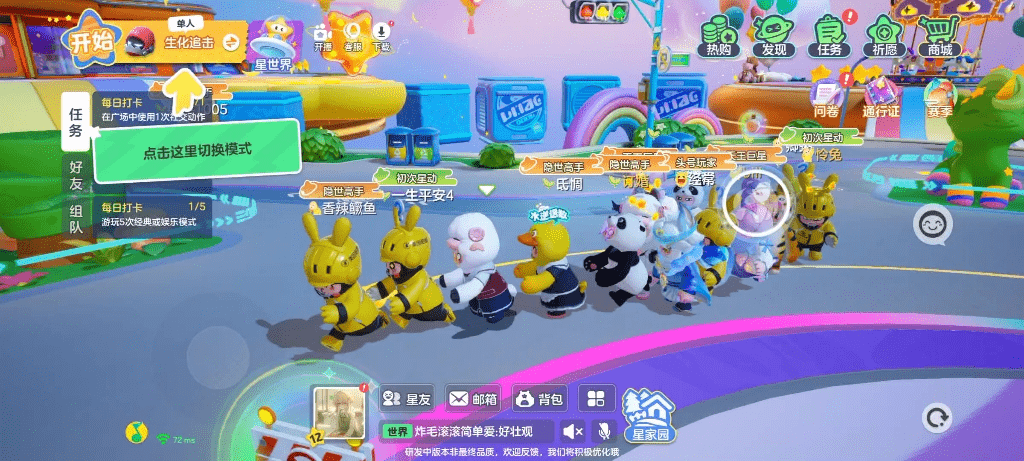Viewport: 1024px width, 461px height.
Task: Tap the 开始 start button
Action: point(90,41)
